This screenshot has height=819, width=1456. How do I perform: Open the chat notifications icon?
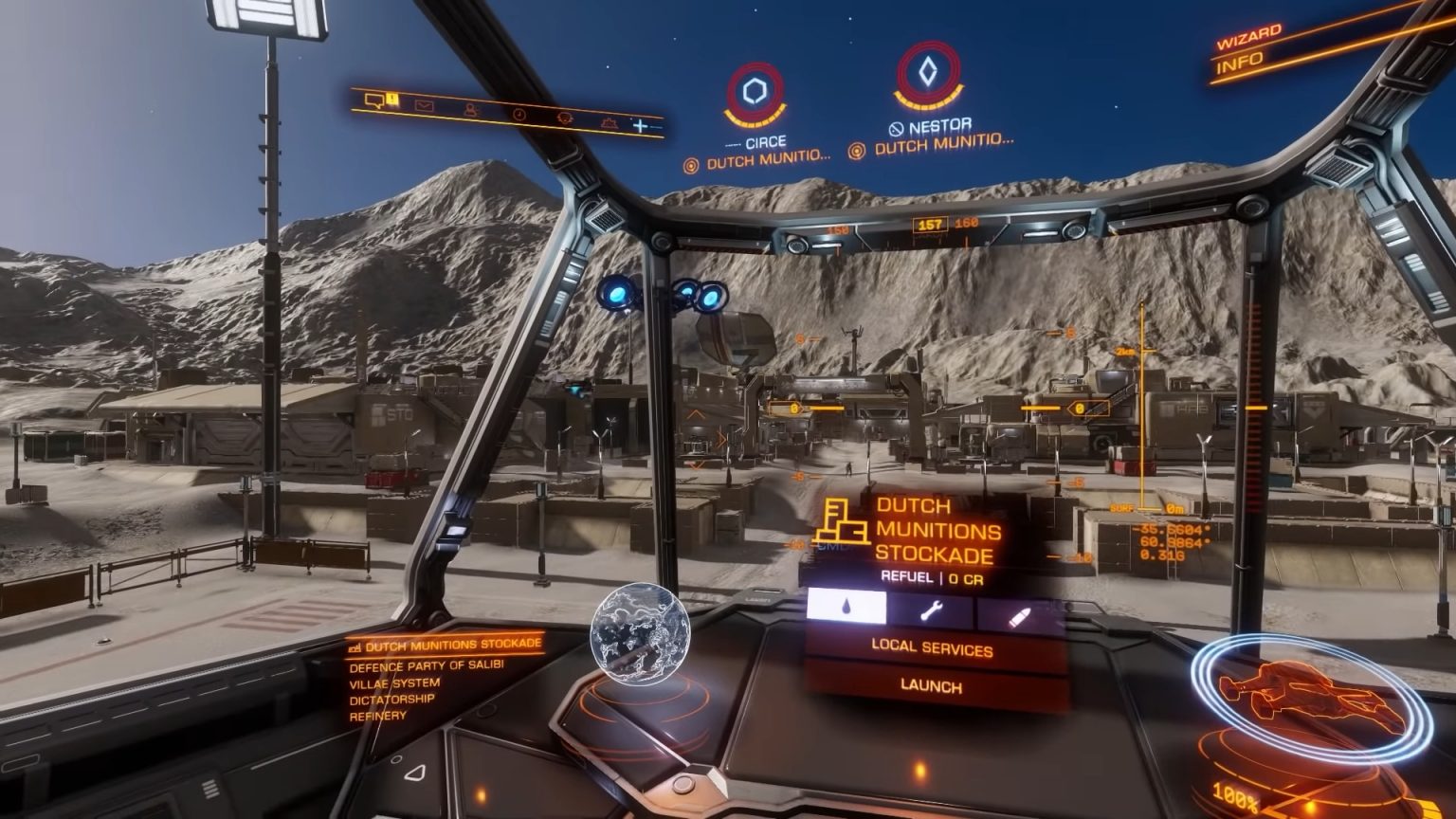(374, 101)
